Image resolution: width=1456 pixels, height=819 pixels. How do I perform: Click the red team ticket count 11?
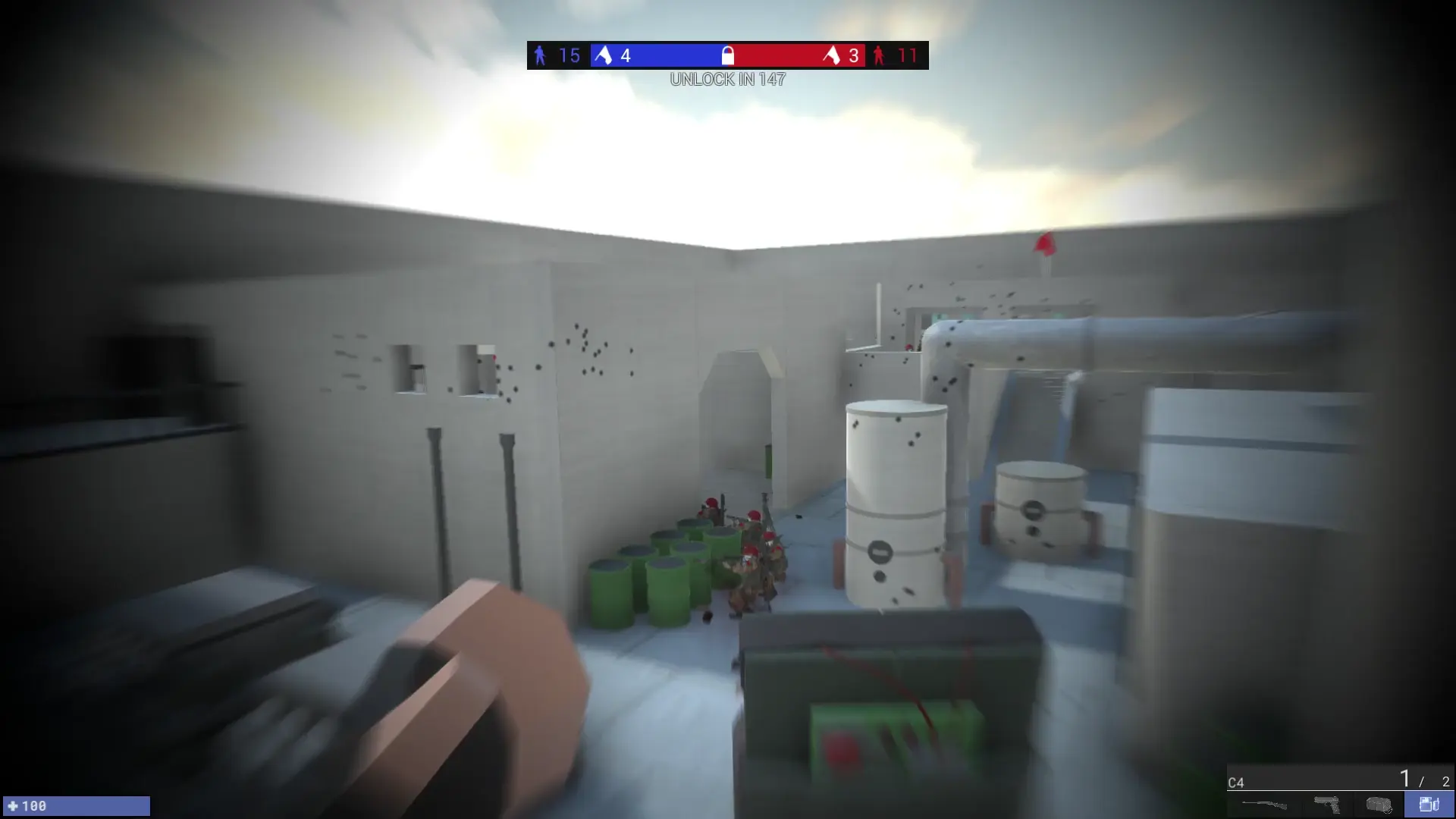(907, 55)
